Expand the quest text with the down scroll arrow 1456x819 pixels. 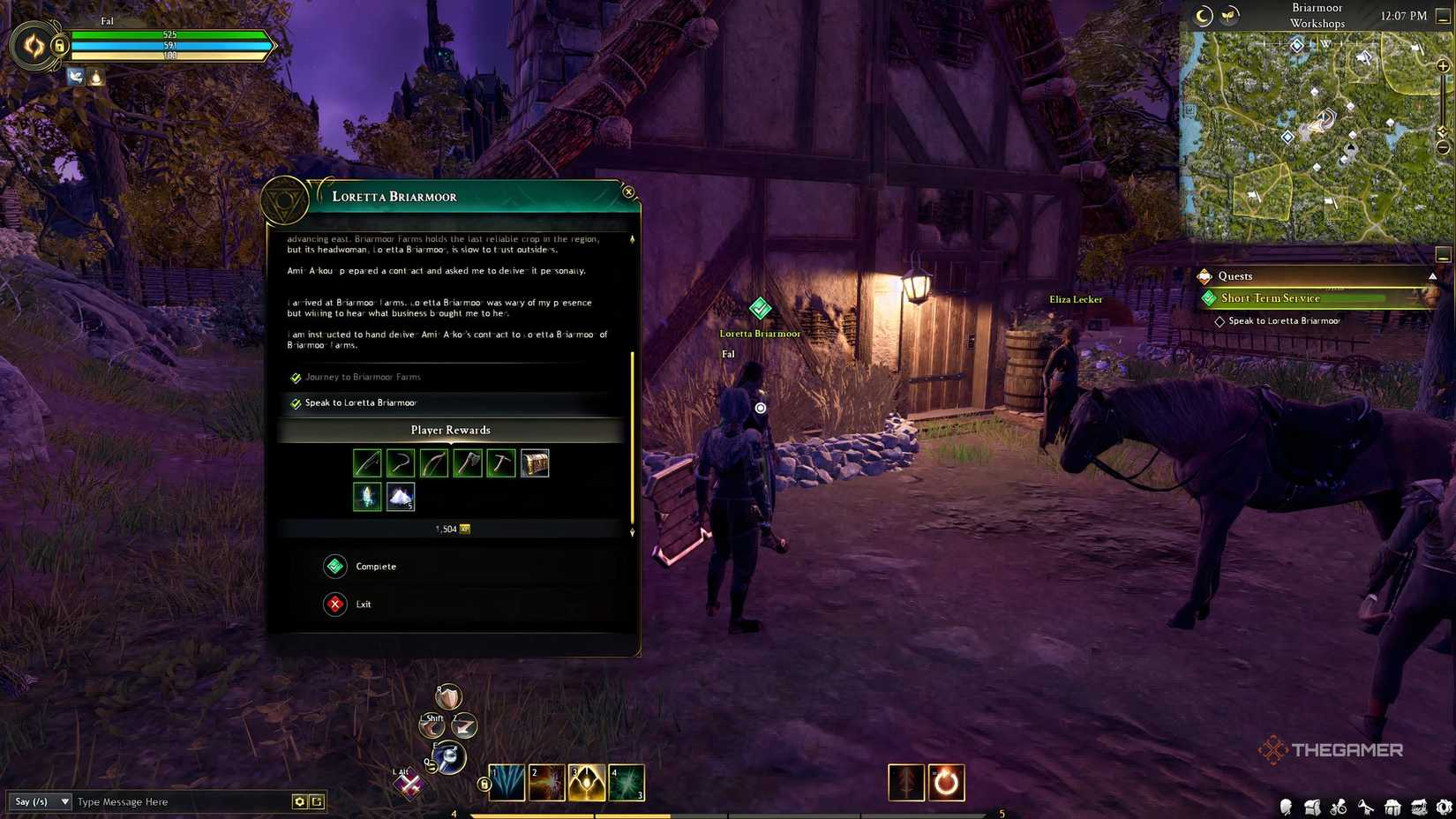[x=632, y=533]
